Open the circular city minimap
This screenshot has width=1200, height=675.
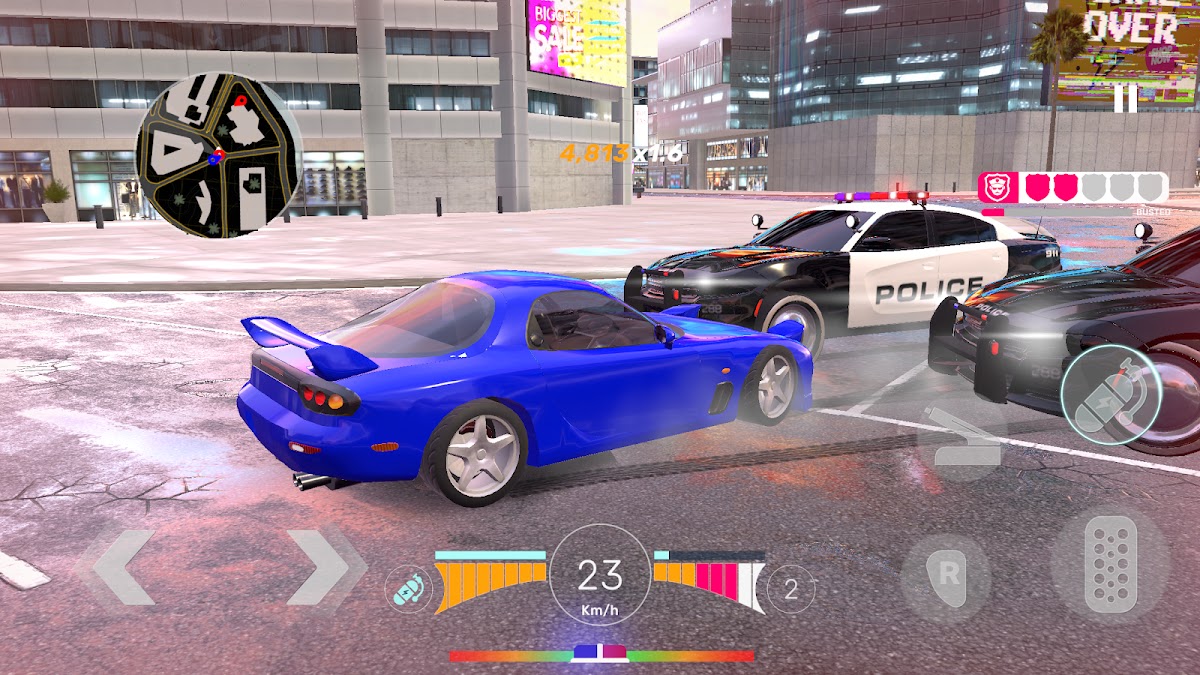click(218, 155)
